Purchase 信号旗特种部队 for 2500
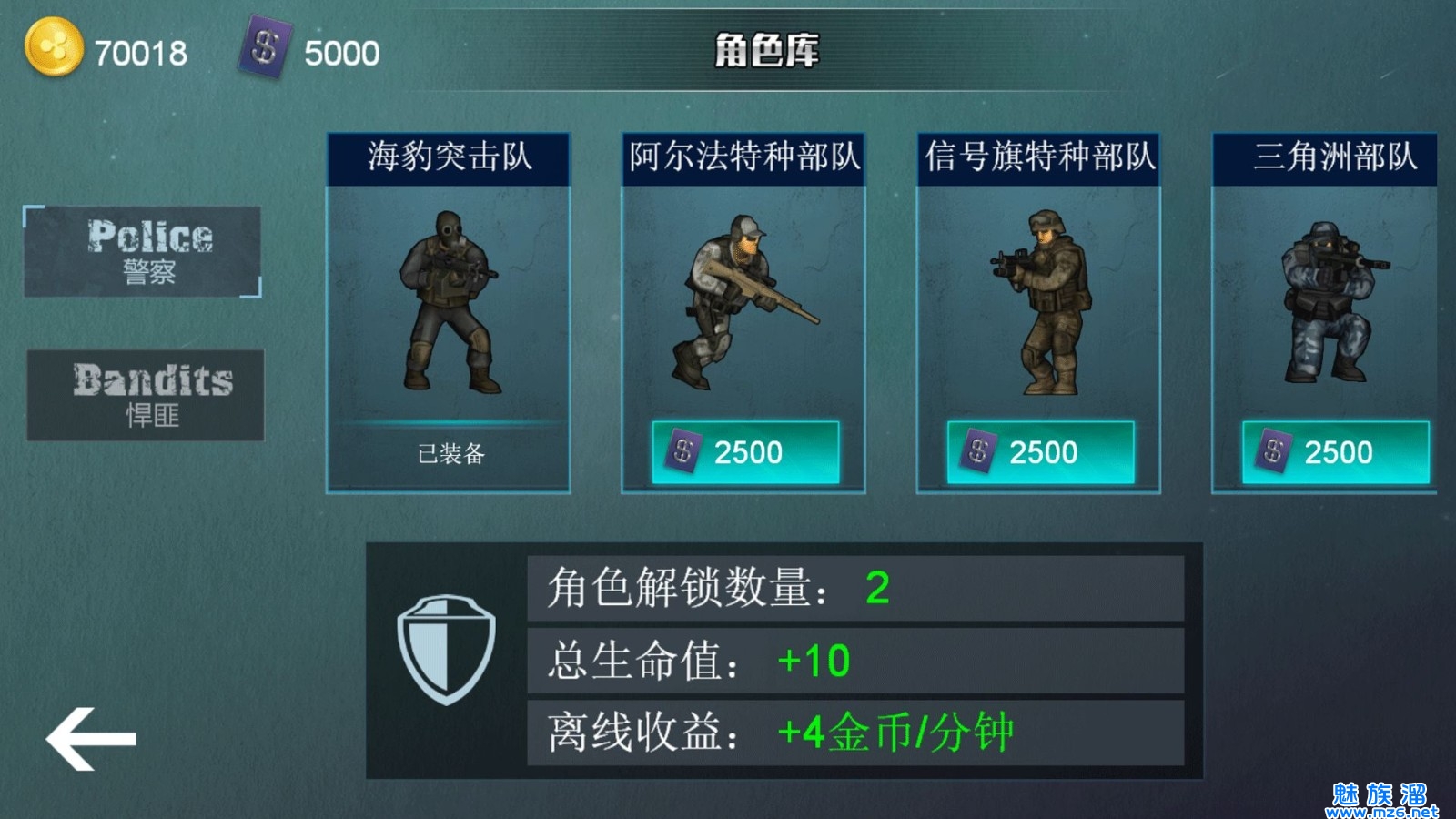Screen dimensions: 1456x819 [x=1040, y=452]
